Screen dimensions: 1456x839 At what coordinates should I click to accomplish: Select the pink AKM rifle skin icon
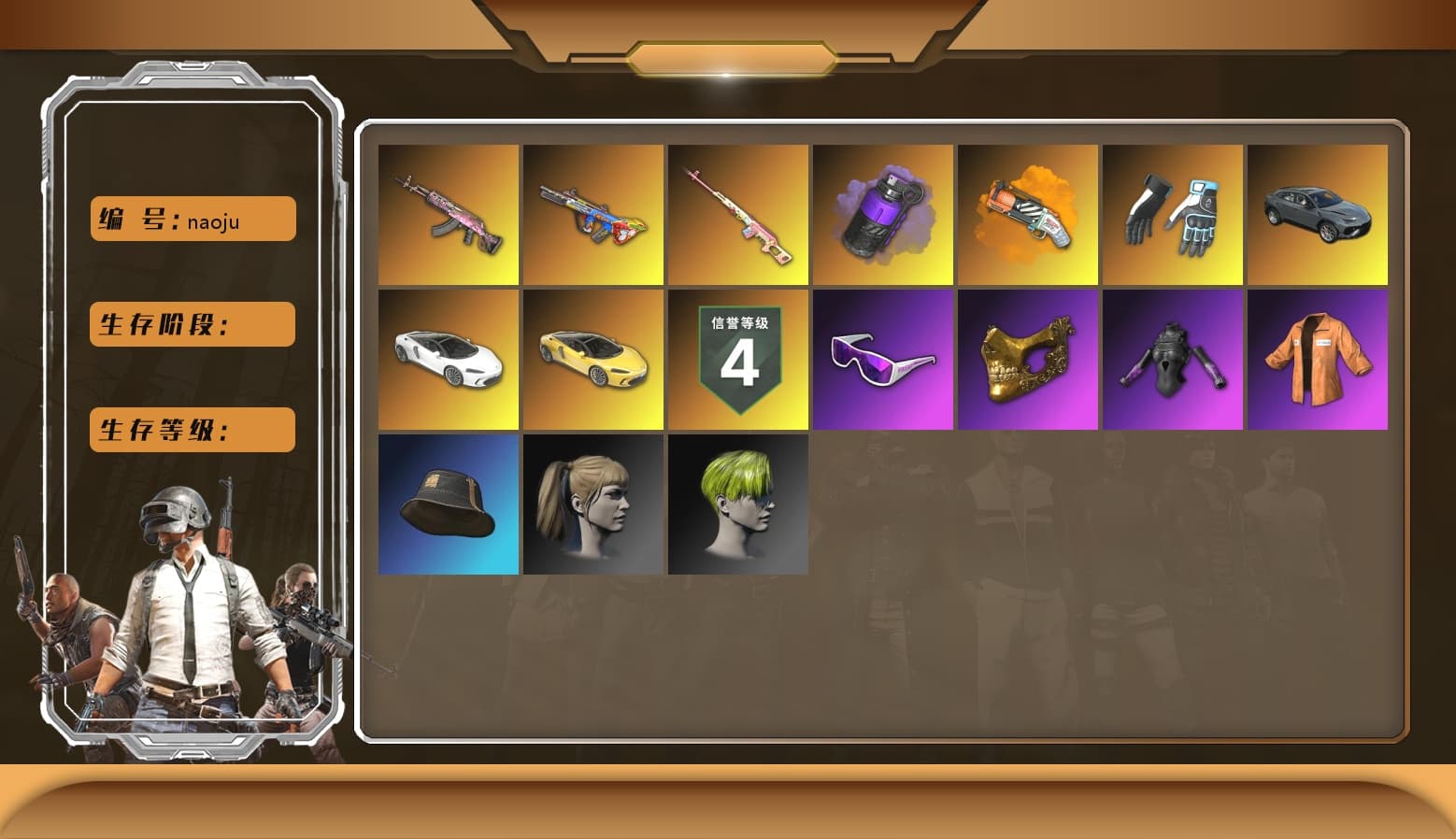click(449, 214)
